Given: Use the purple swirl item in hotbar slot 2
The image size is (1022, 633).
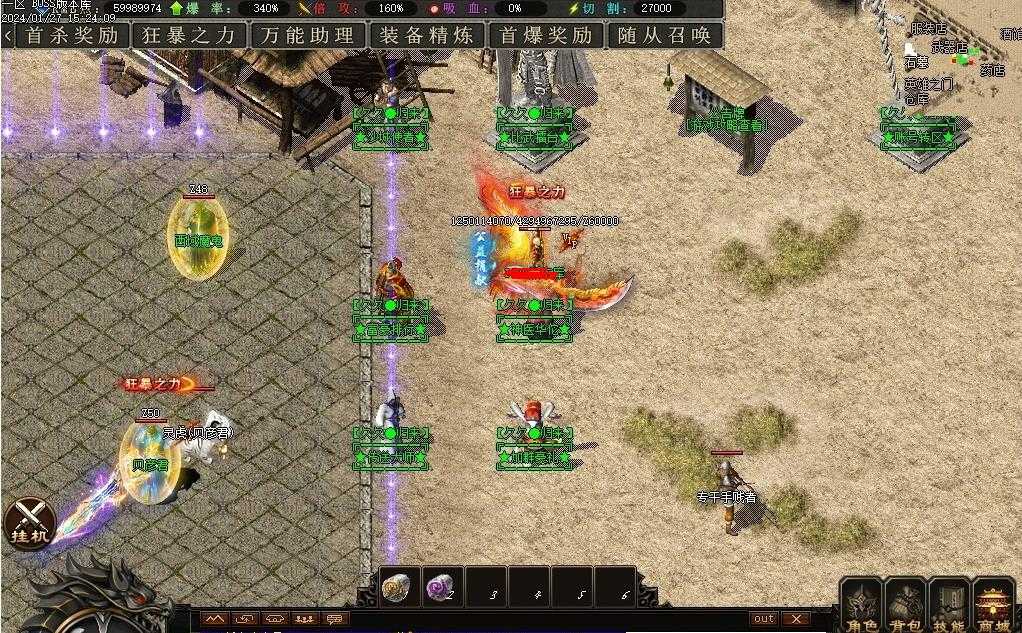Looking at the screenshot, I should [x=441, y=587].
